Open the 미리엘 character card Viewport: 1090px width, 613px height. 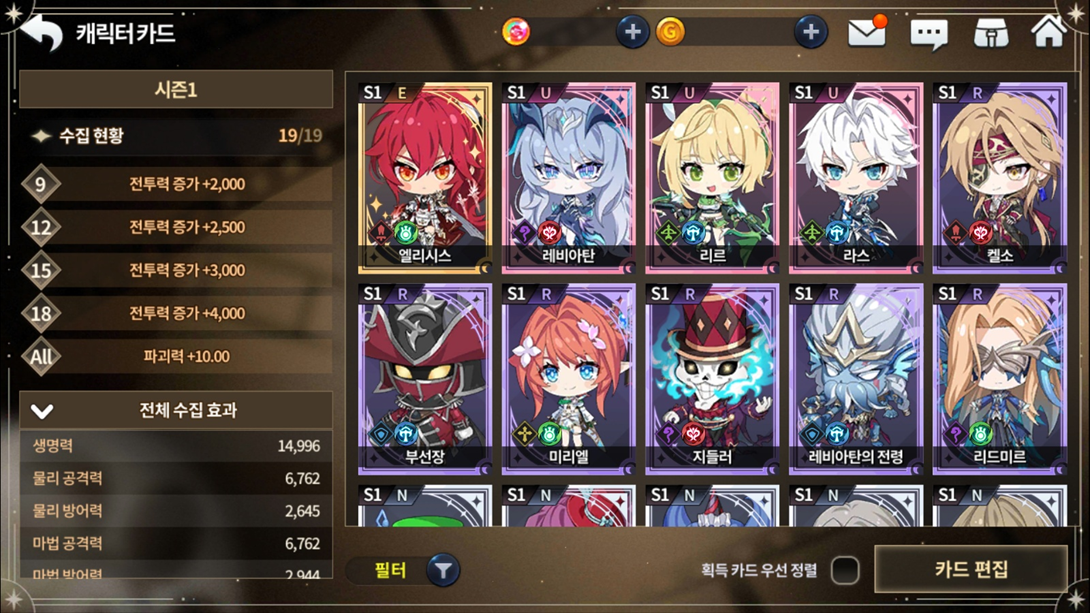(568, 378)
